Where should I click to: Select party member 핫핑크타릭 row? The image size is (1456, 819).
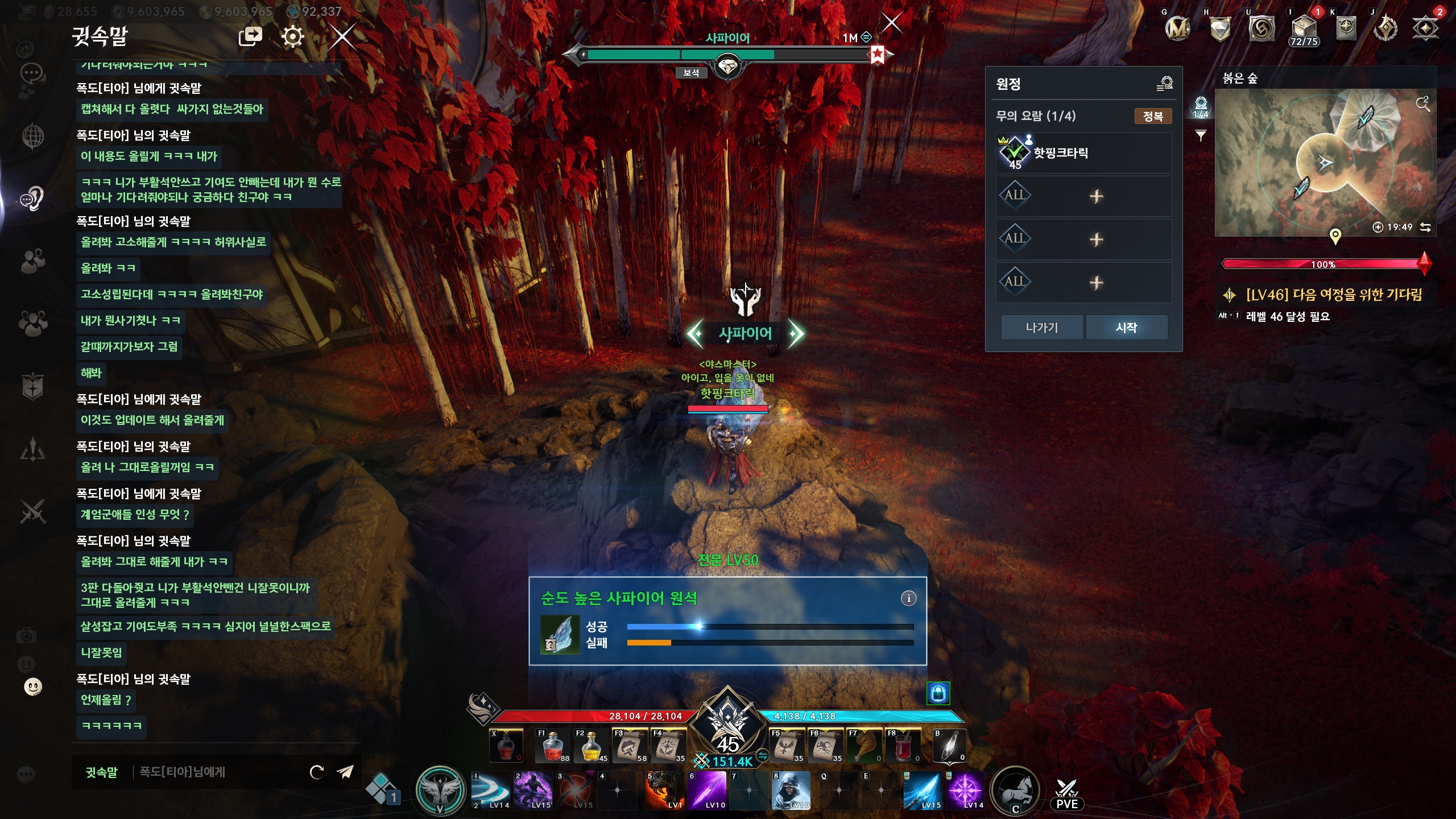tap(1083, 153)
